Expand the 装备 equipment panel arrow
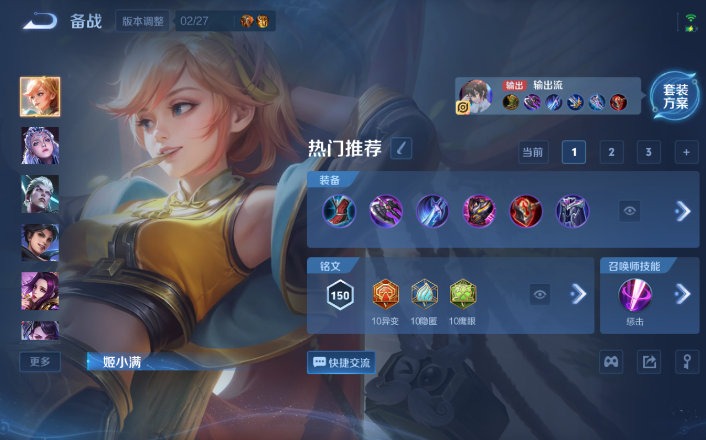 683,211
